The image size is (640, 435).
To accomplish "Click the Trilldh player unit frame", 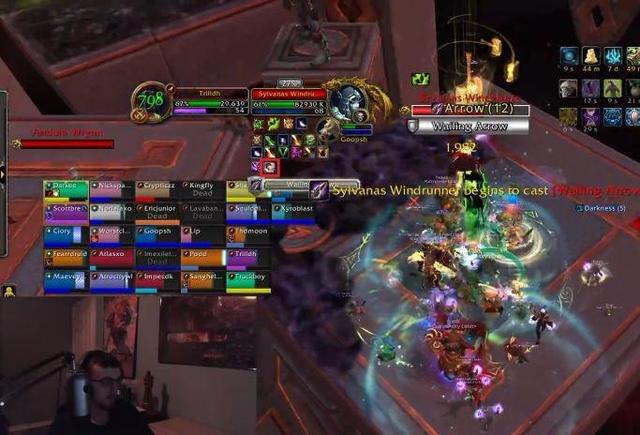I will pyautogui.click(x=210, y=98).
